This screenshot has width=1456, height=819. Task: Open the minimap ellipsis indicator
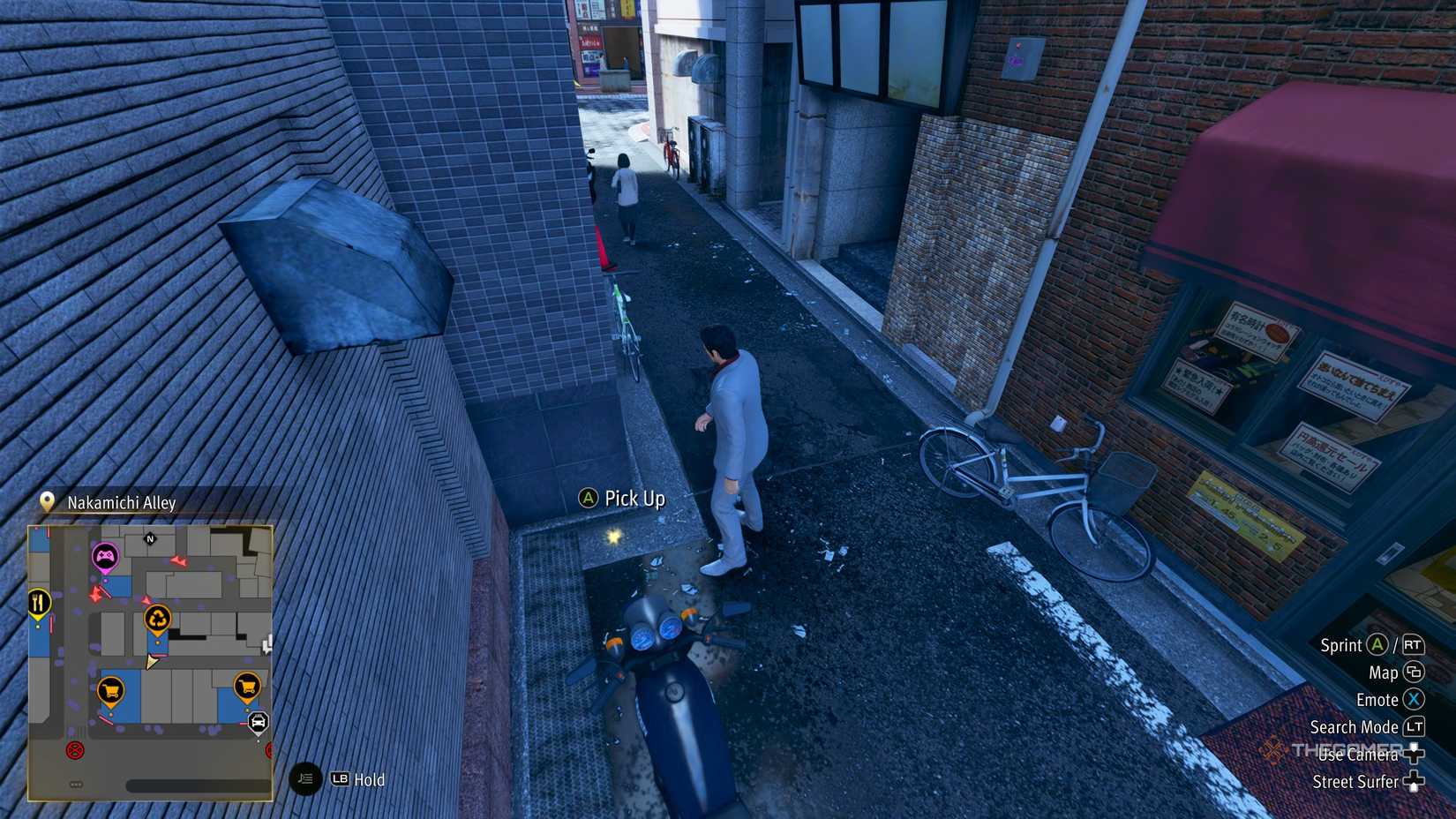[x=76, y=783]
